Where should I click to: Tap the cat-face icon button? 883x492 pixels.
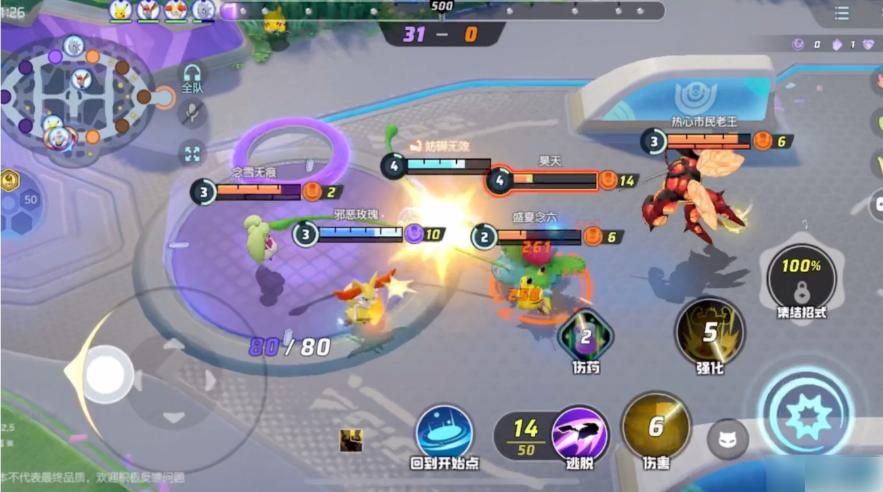tap(727, 438)
